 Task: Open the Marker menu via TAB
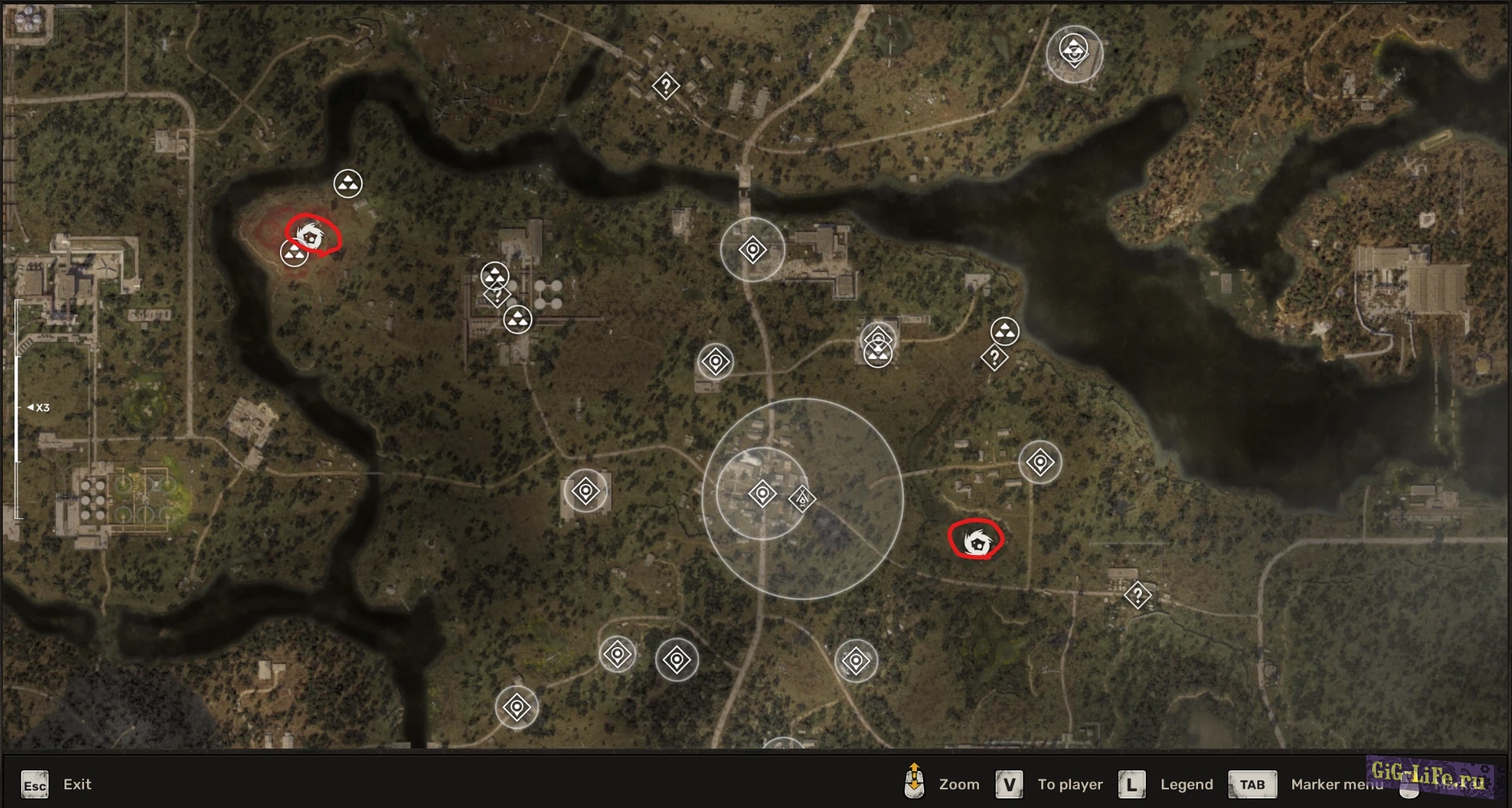[1252, 784]
